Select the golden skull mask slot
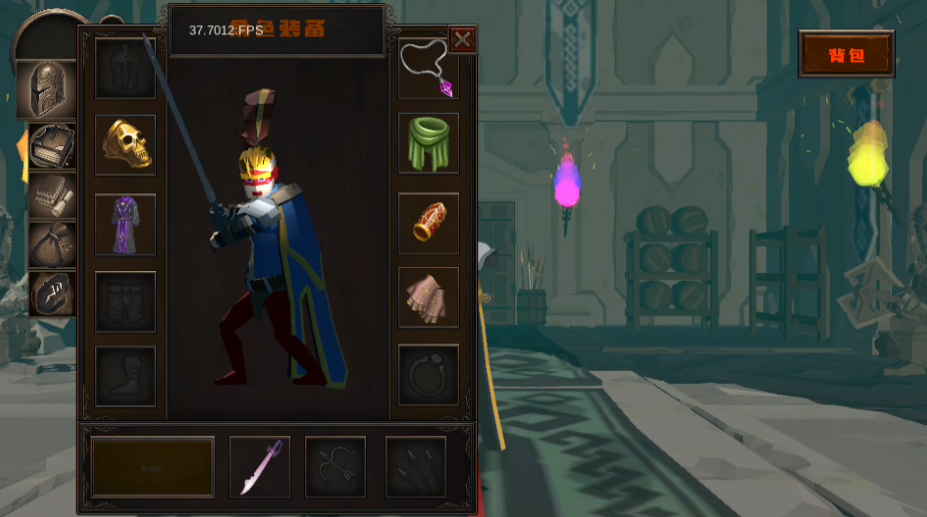The image size is (927, 517). point(126,145)
